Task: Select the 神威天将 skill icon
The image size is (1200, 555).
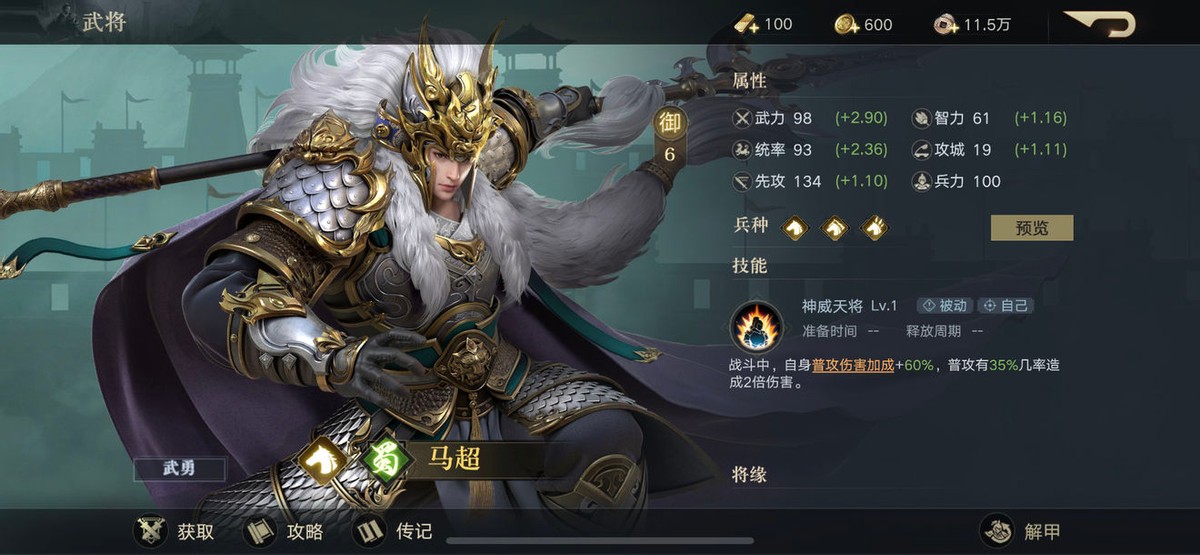Action: click(x=755, y=325)
